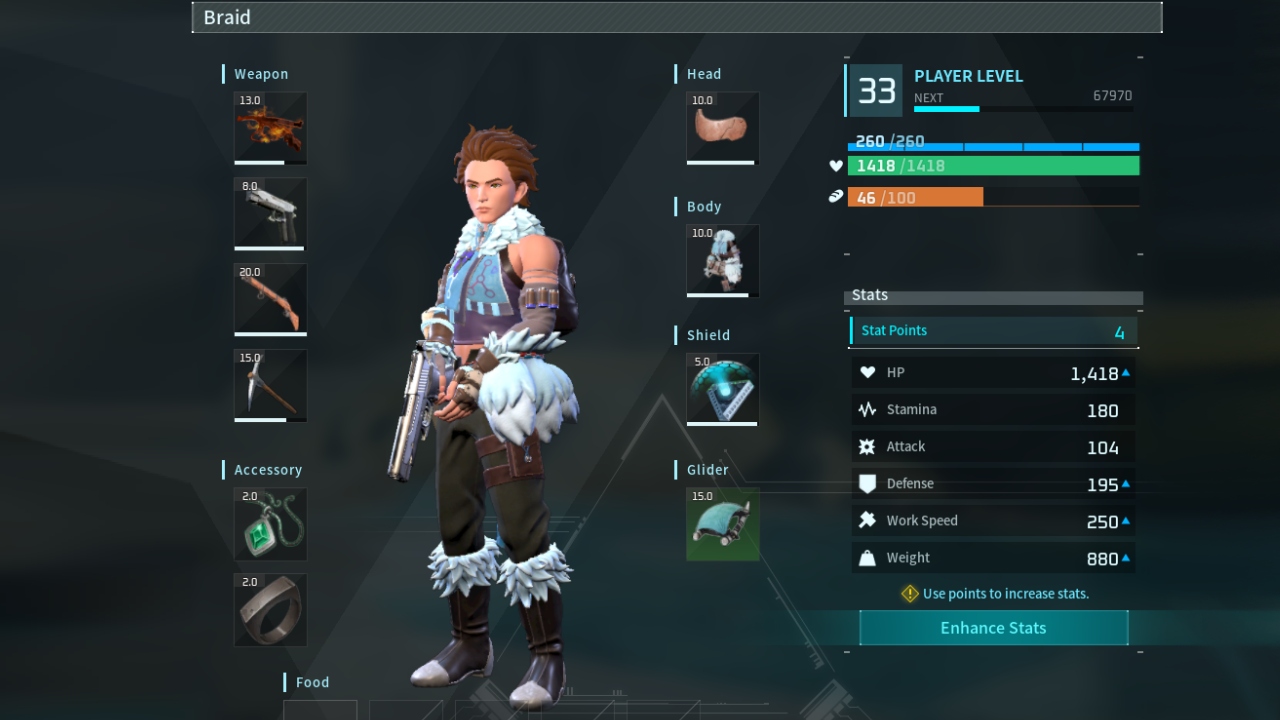
Task: Open the Shield equipment slot
Action: point(722,389)
